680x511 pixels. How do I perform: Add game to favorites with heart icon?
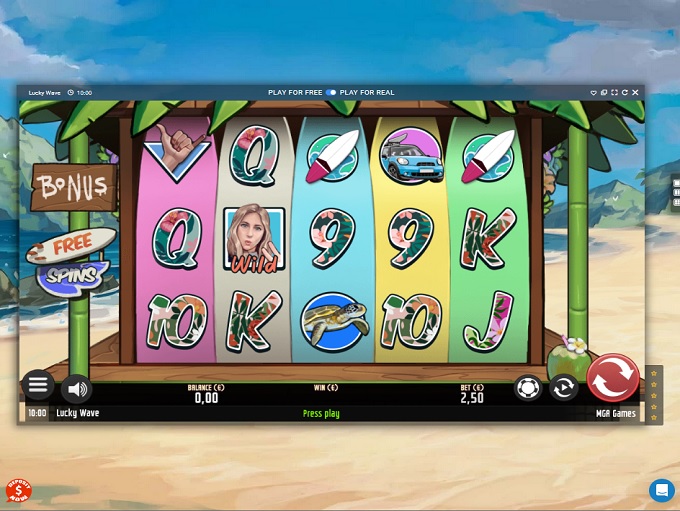pyautogui.click(x=595, y=93)
